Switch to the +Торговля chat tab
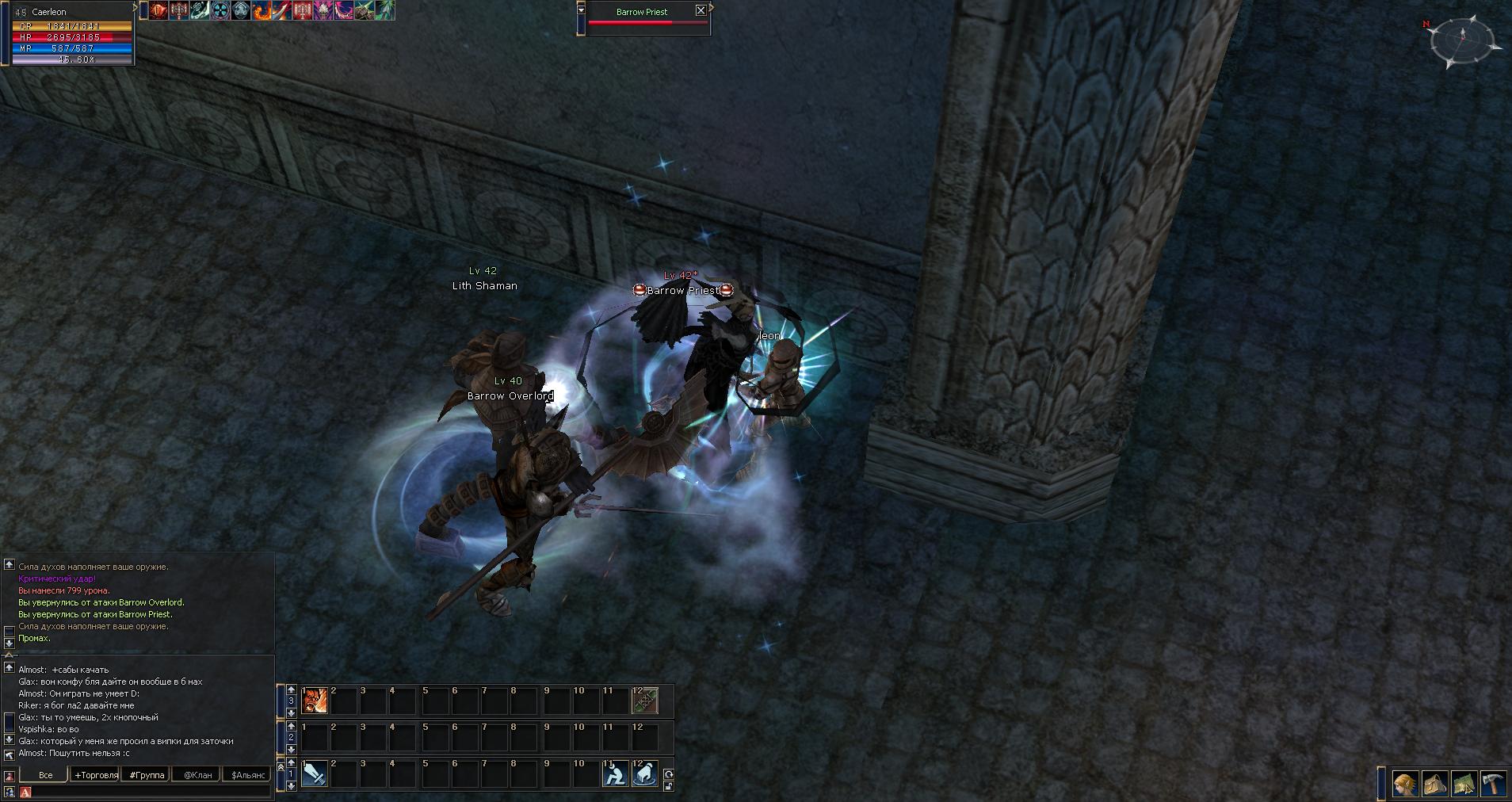 point(96,775)
